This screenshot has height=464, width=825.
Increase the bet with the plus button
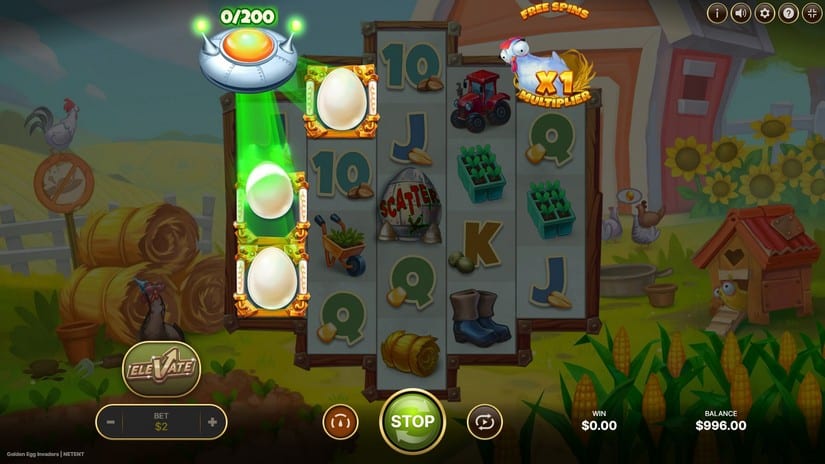point(212,422)
